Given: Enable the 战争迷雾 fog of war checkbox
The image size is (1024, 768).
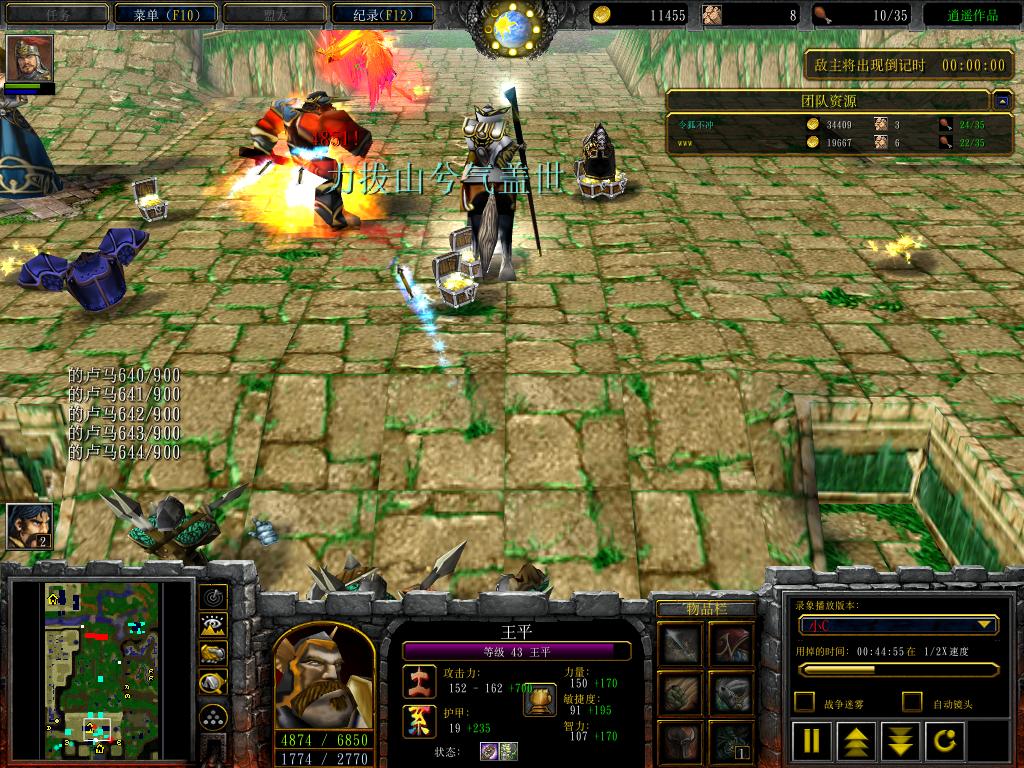Looking at the screenshot, I should point(804,702).
